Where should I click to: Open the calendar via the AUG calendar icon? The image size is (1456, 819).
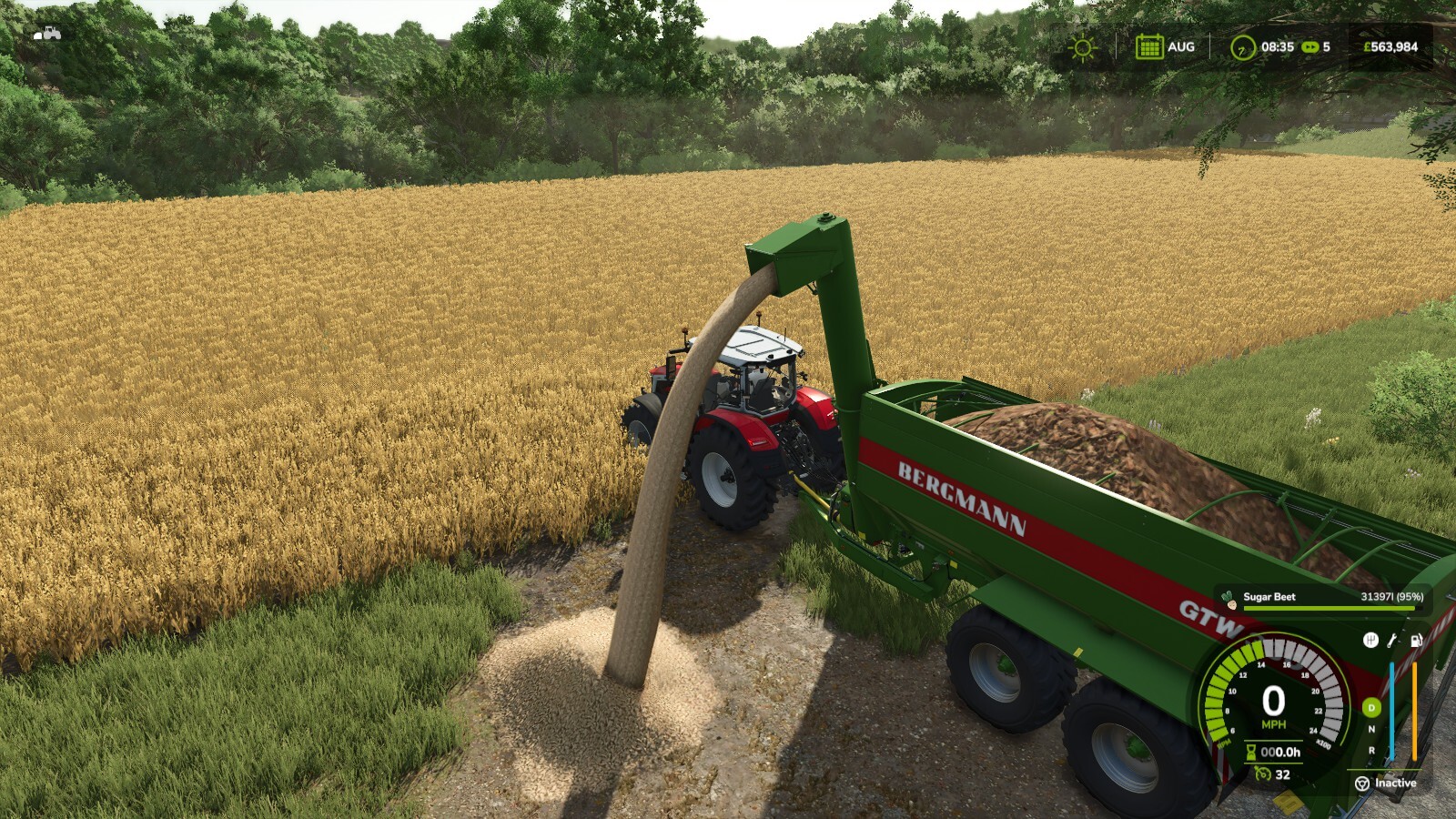tap(1150, 46)
